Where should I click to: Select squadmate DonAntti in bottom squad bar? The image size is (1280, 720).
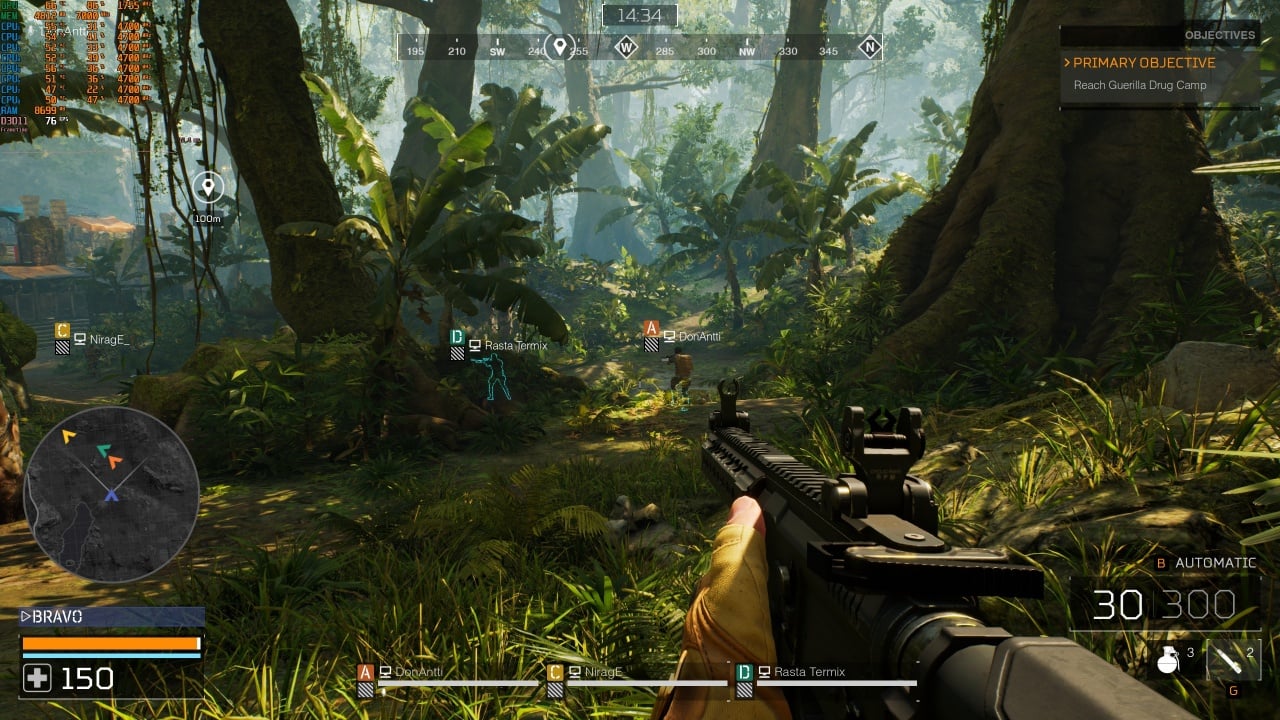coord(418,672)
